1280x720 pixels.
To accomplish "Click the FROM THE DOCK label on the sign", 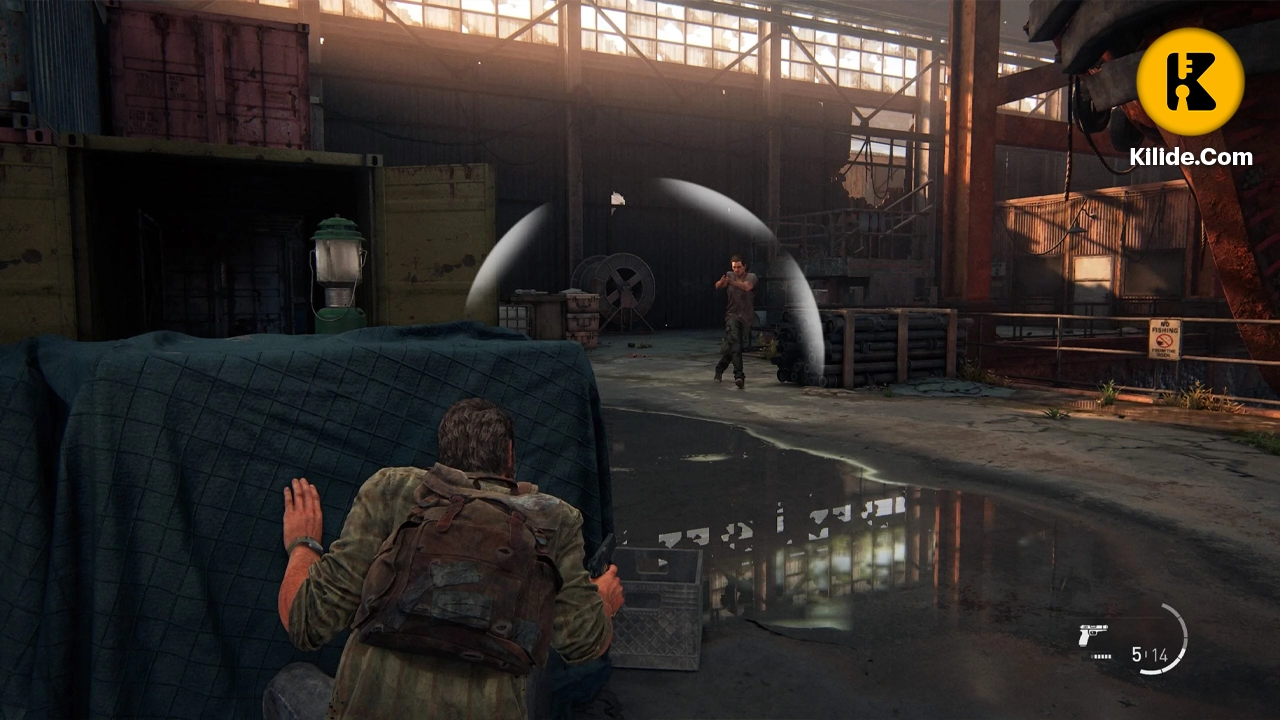I will point(1164,352).
